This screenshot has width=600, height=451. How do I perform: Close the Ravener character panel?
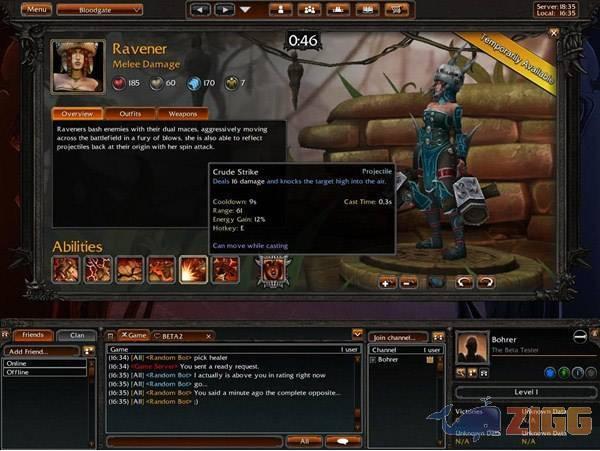(x=554, y=32)
